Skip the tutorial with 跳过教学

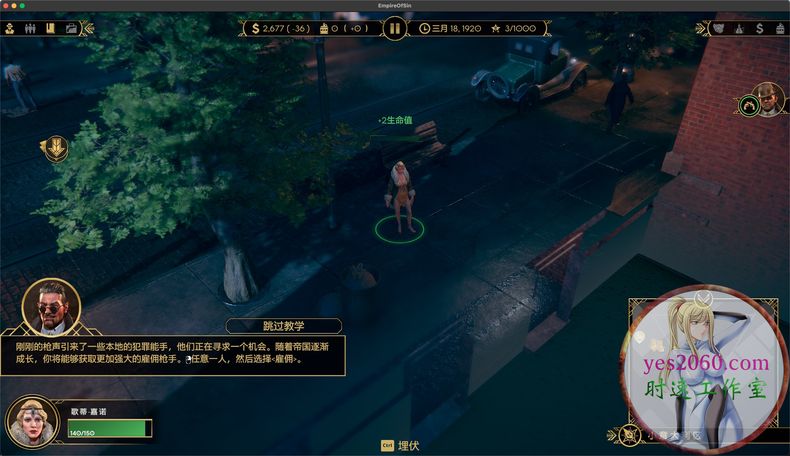click(283, 326)
